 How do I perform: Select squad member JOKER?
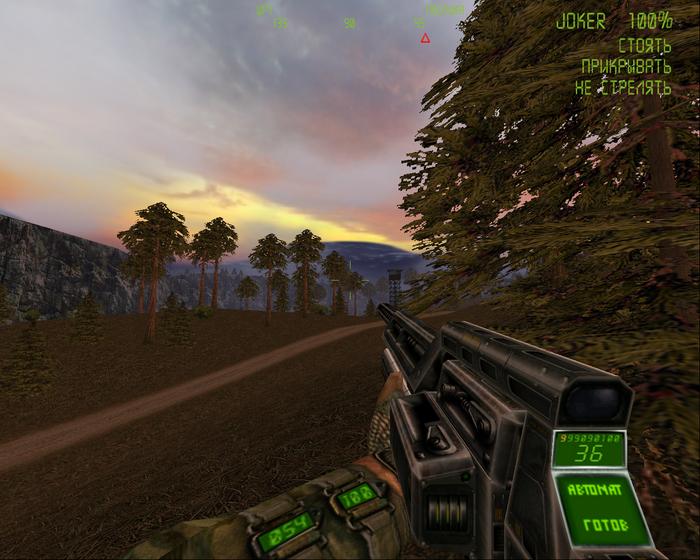(x=581, y=21)
